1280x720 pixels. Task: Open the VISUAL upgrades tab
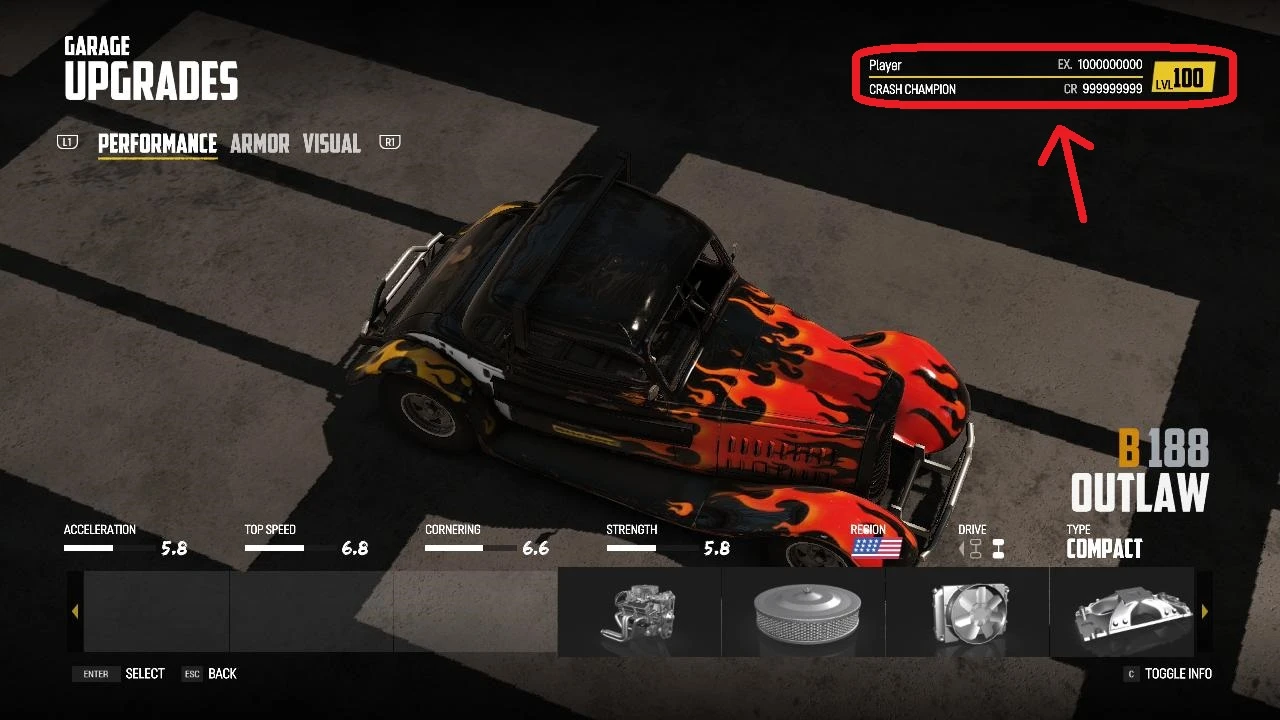(x=332, y=144)
